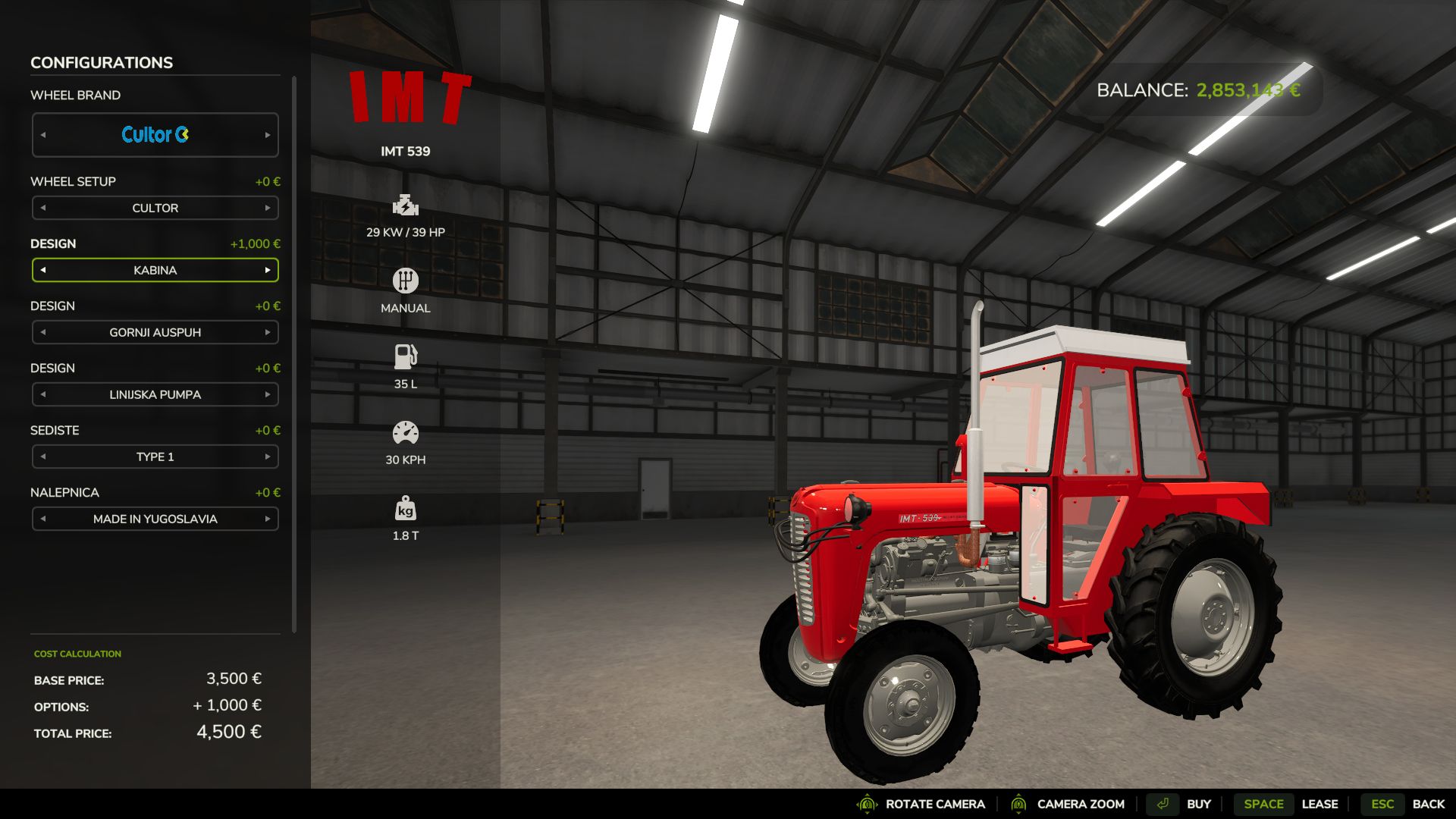
Task: Select previous option for Gornji Auspuh
Action: pos(43,332)
